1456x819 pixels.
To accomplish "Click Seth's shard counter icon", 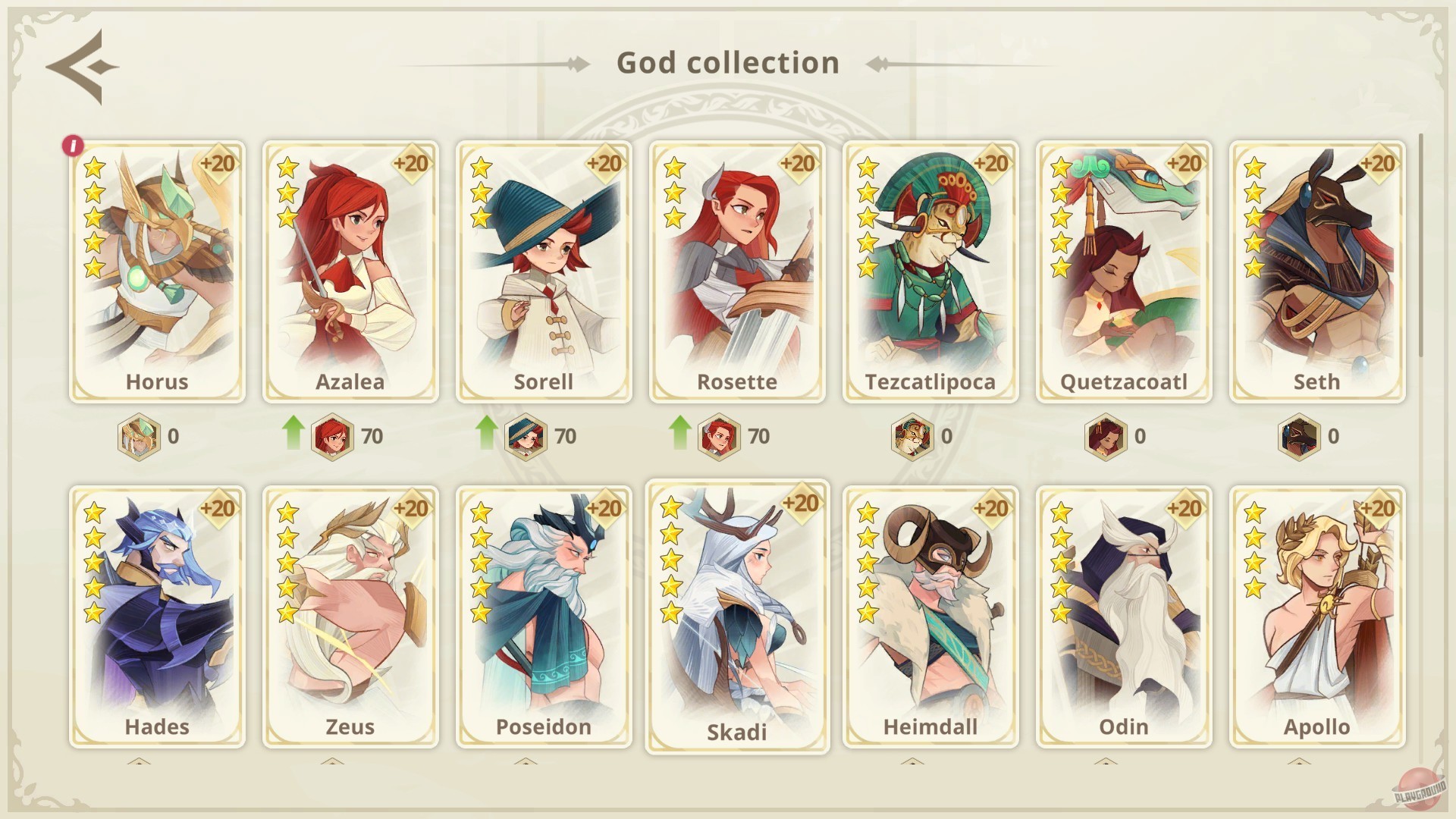I will [x=1298, y=438].
